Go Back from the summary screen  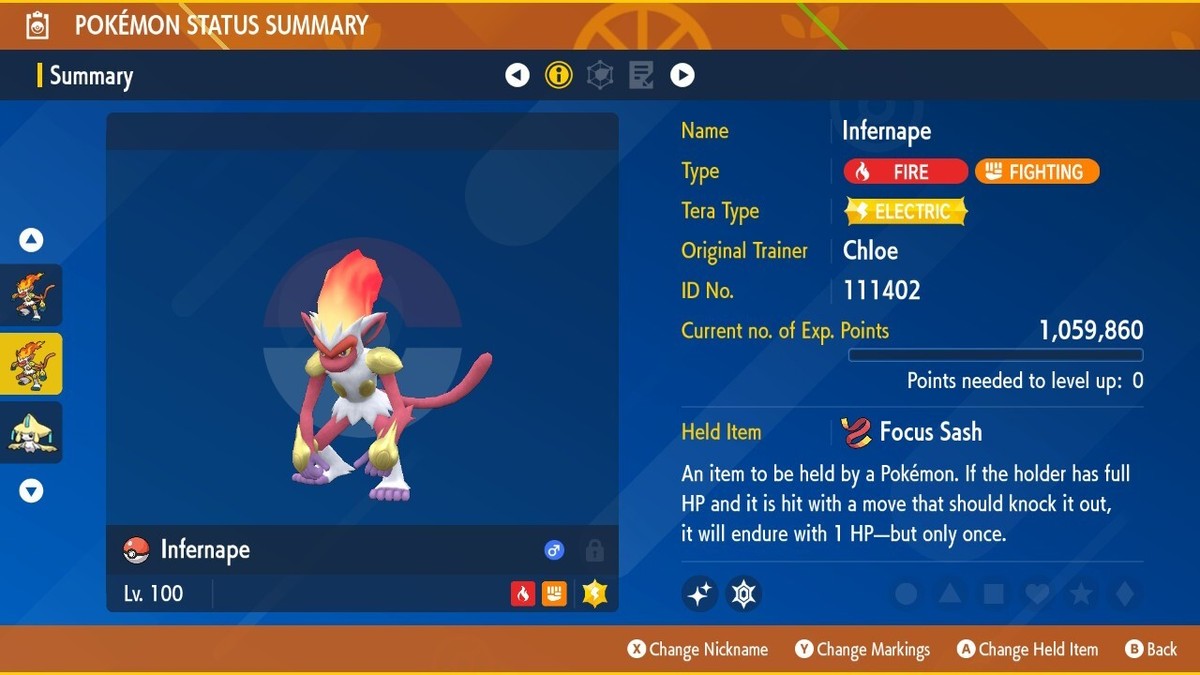pos(1151,650)
